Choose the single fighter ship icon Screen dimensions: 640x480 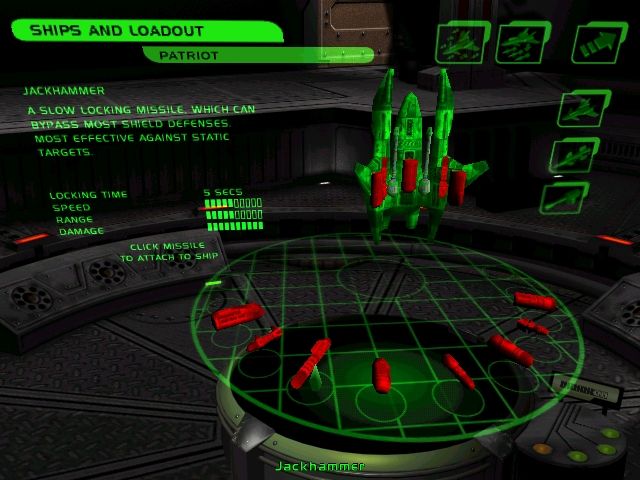[x=577, y=108]
